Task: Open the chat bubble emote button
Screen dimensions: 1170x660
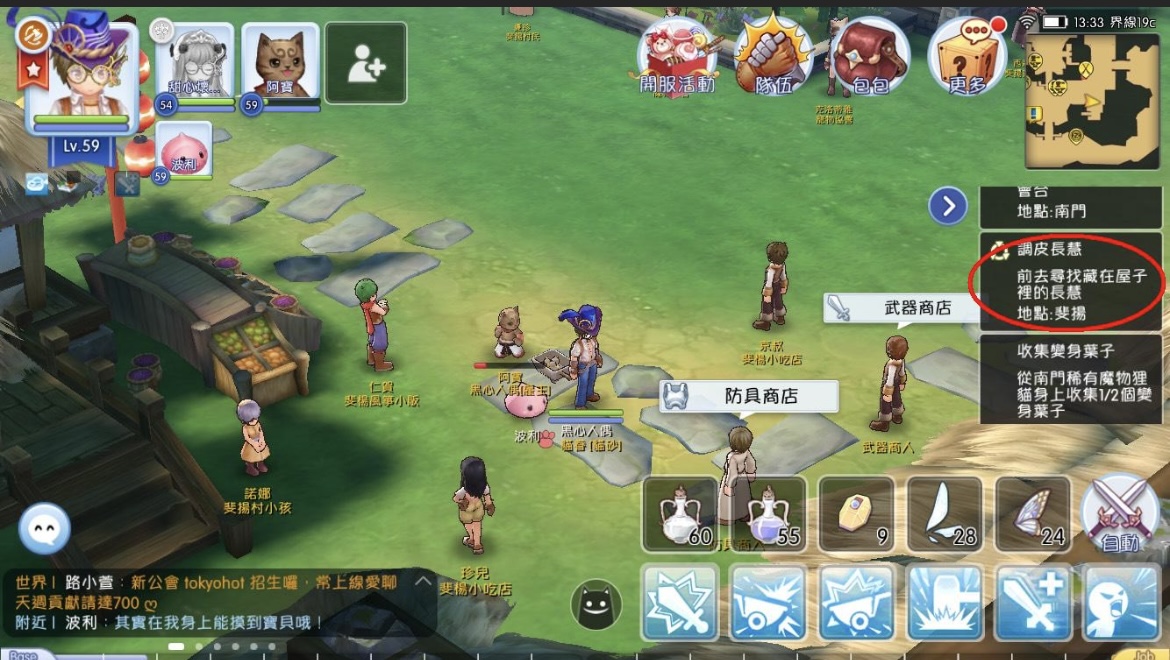Action: [44, 527]
